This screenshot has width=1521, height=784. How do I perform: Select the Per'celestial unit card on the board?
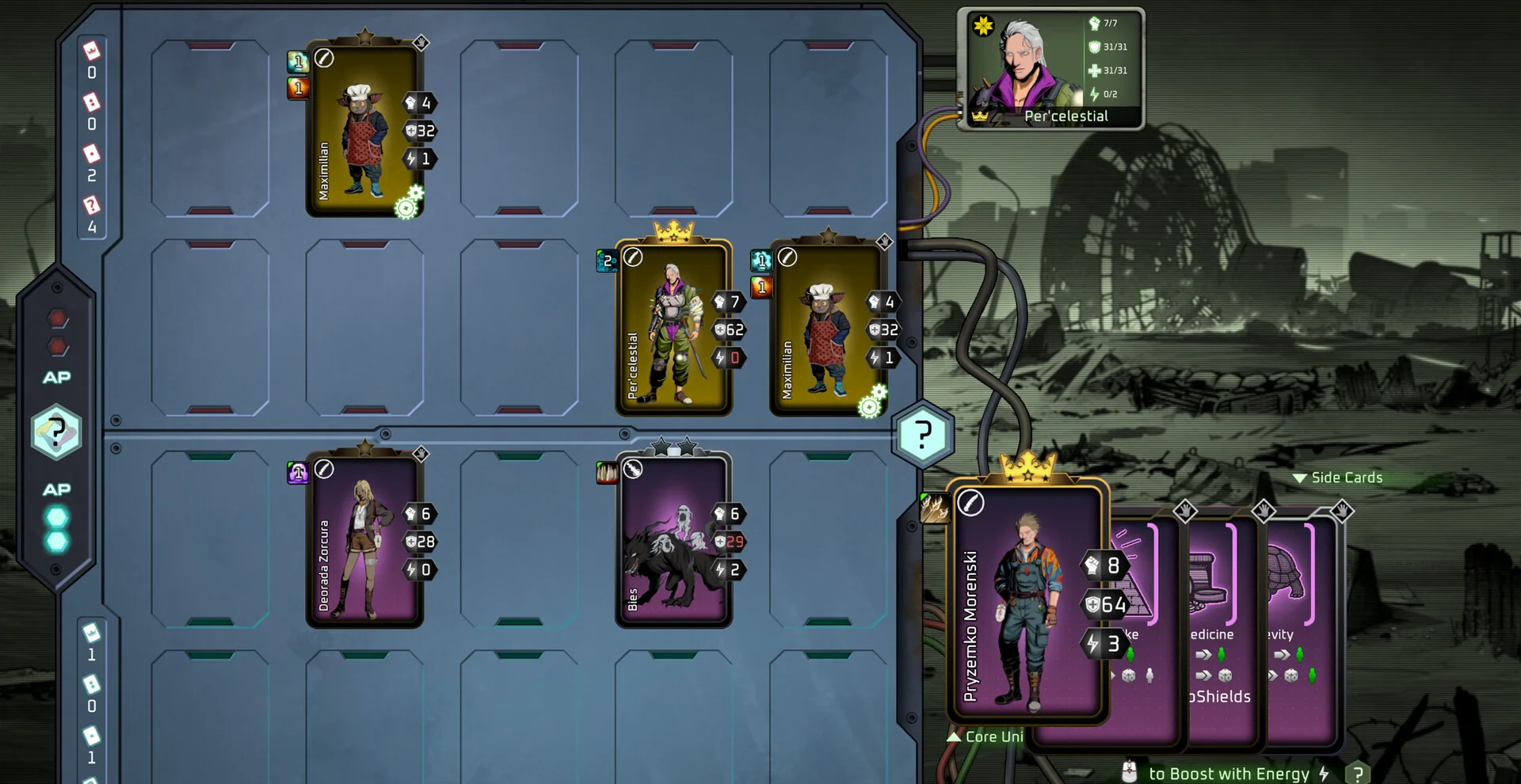point(673,329)
